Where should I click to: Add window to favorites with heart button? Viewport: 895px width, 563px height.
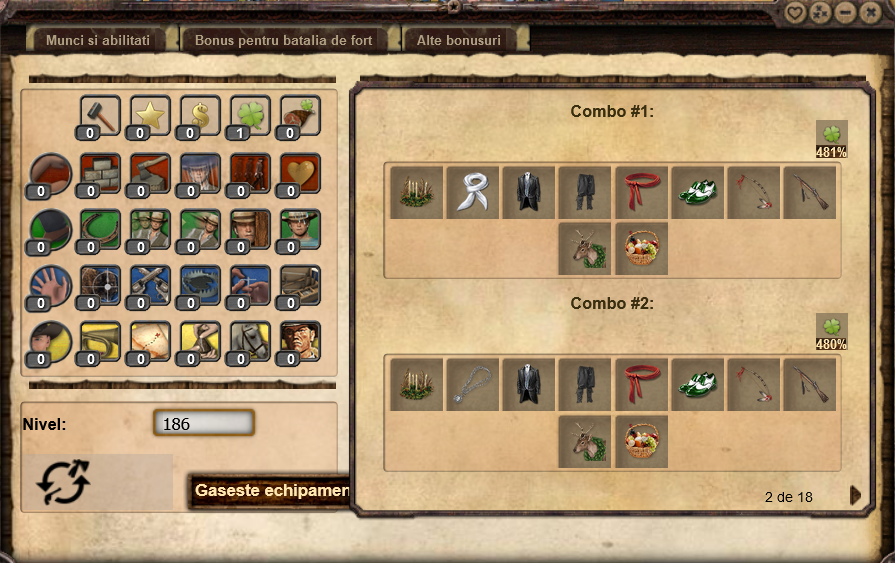tap(795, 12)
